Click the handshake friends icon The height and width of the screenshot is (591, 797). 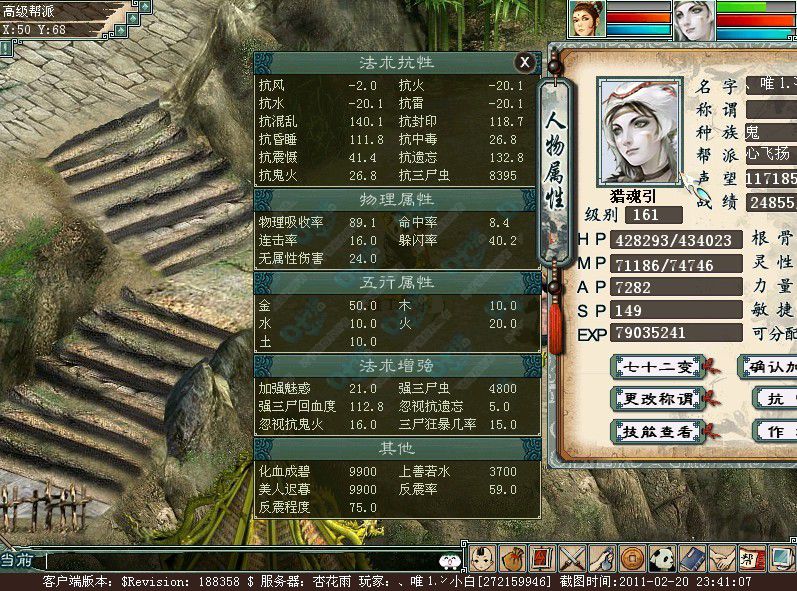point(721,558)
